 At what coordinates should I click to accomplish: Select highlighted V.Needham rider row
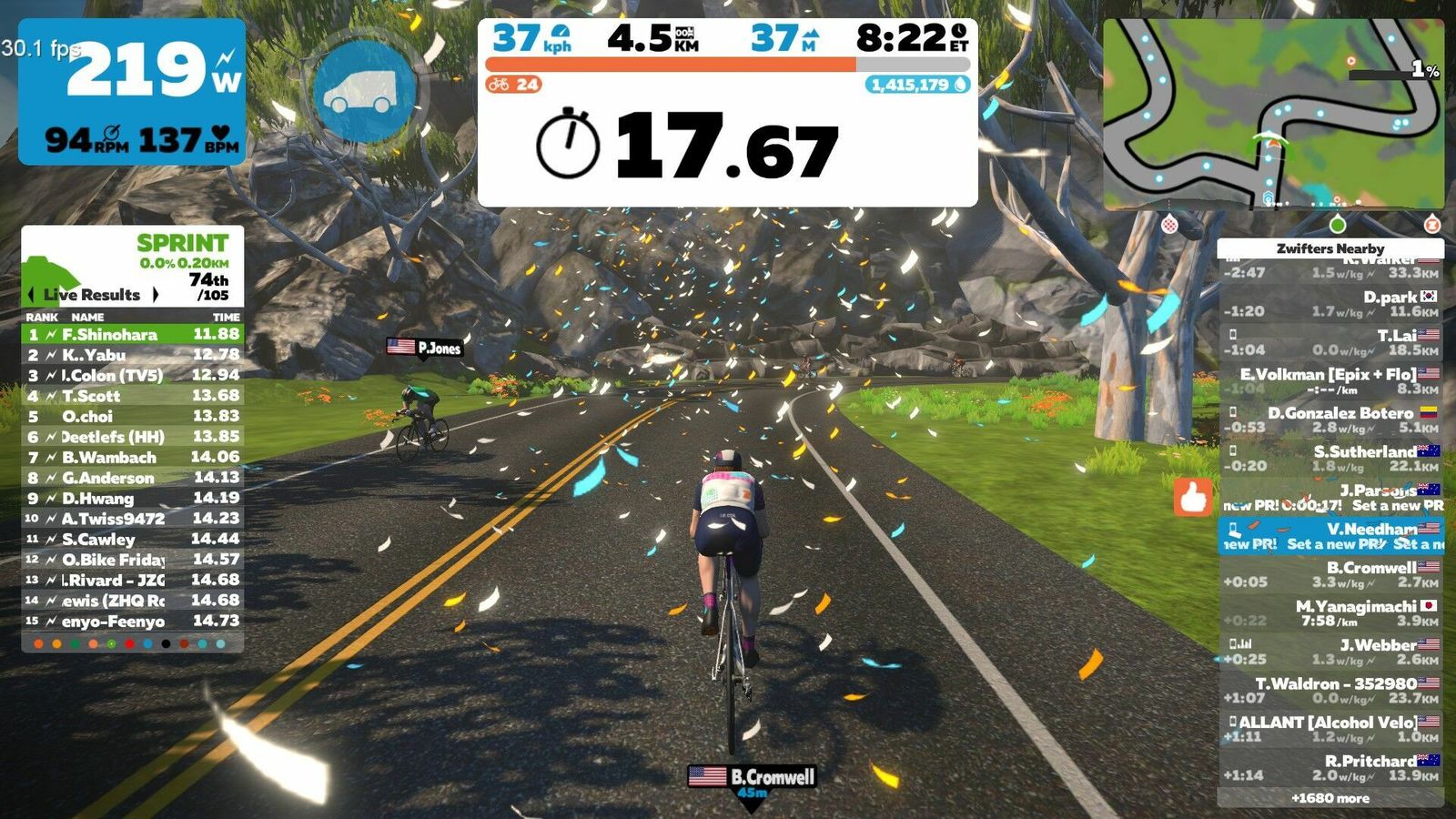(x=1330, y=536)
